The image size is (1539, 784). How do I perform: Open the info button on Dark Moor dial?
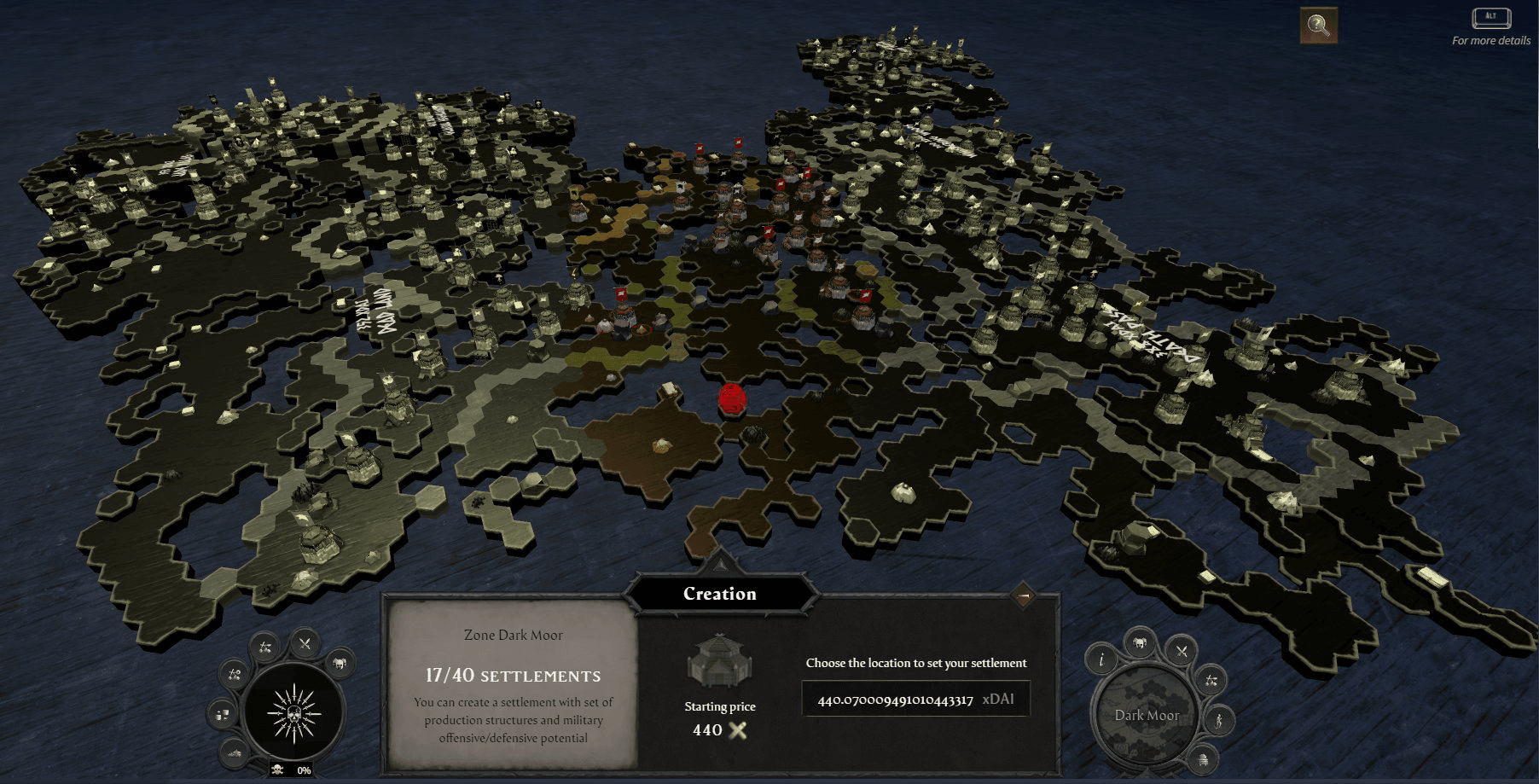click(x=1101, y=659)
